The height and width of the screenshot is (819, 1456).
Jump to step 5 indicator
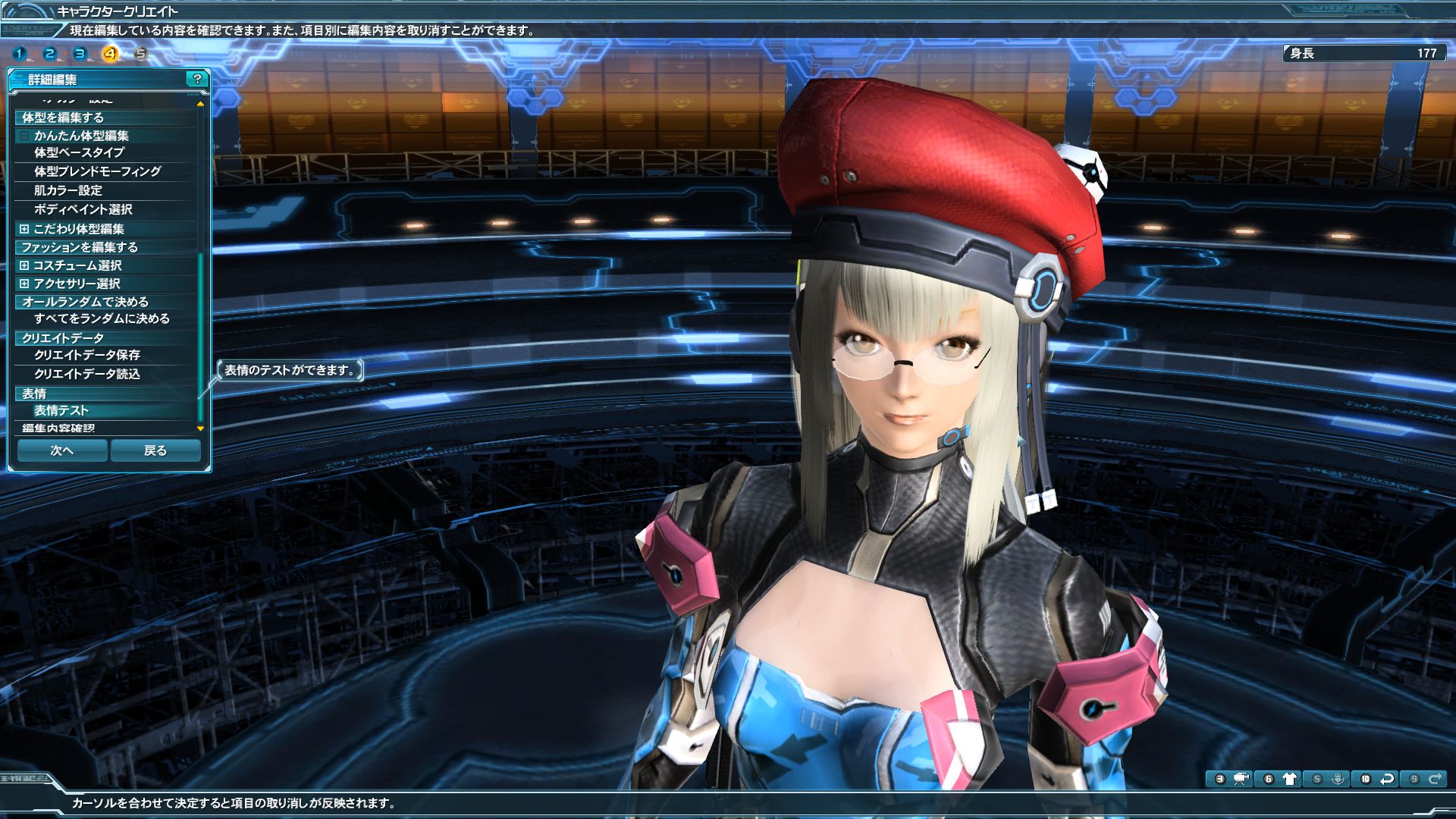[x=140, y=54]
